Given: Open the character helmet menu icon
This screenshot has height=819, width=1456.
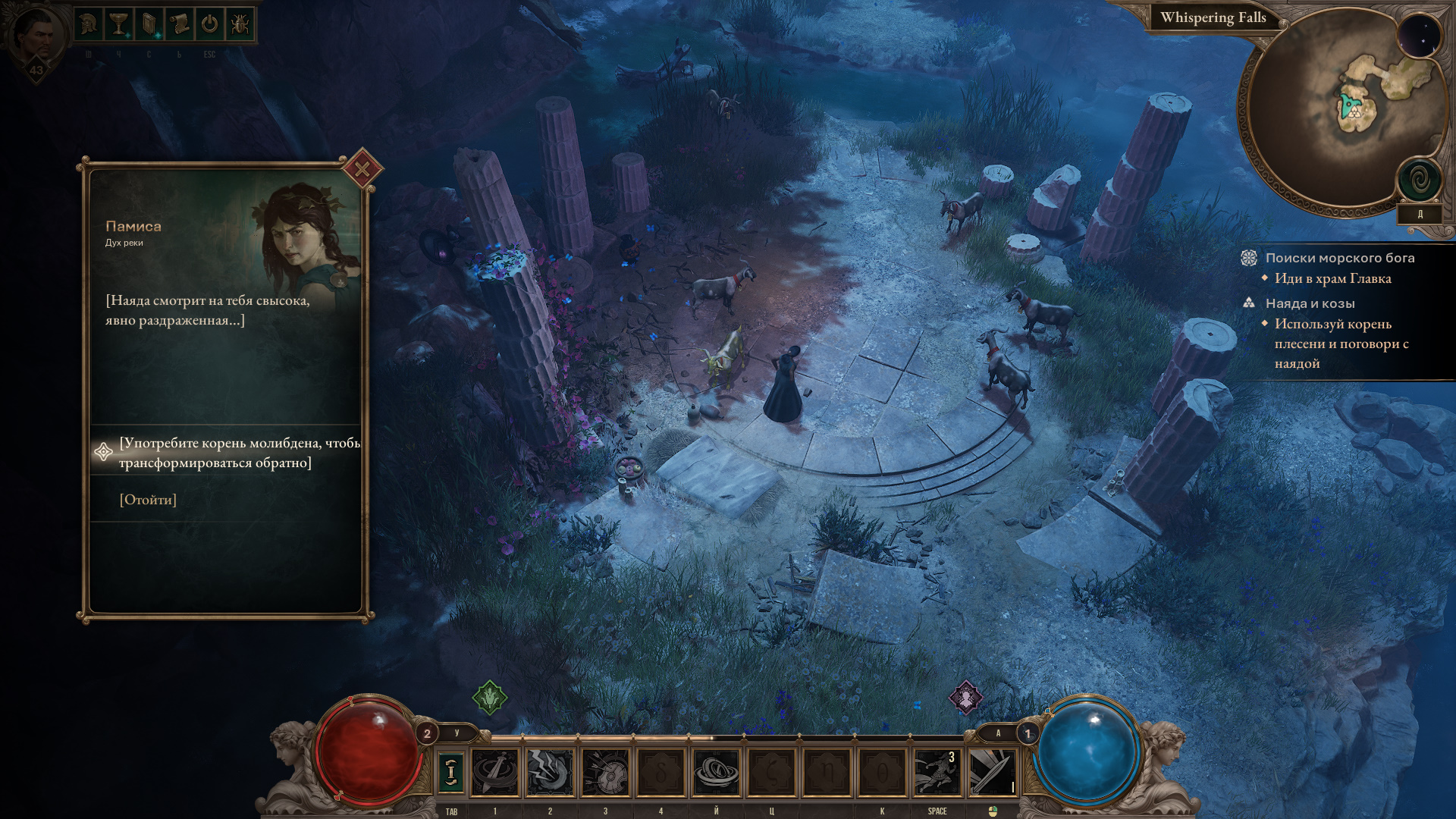Looking at the screenshot, I should pyautogui.click(x=89, y=25).
